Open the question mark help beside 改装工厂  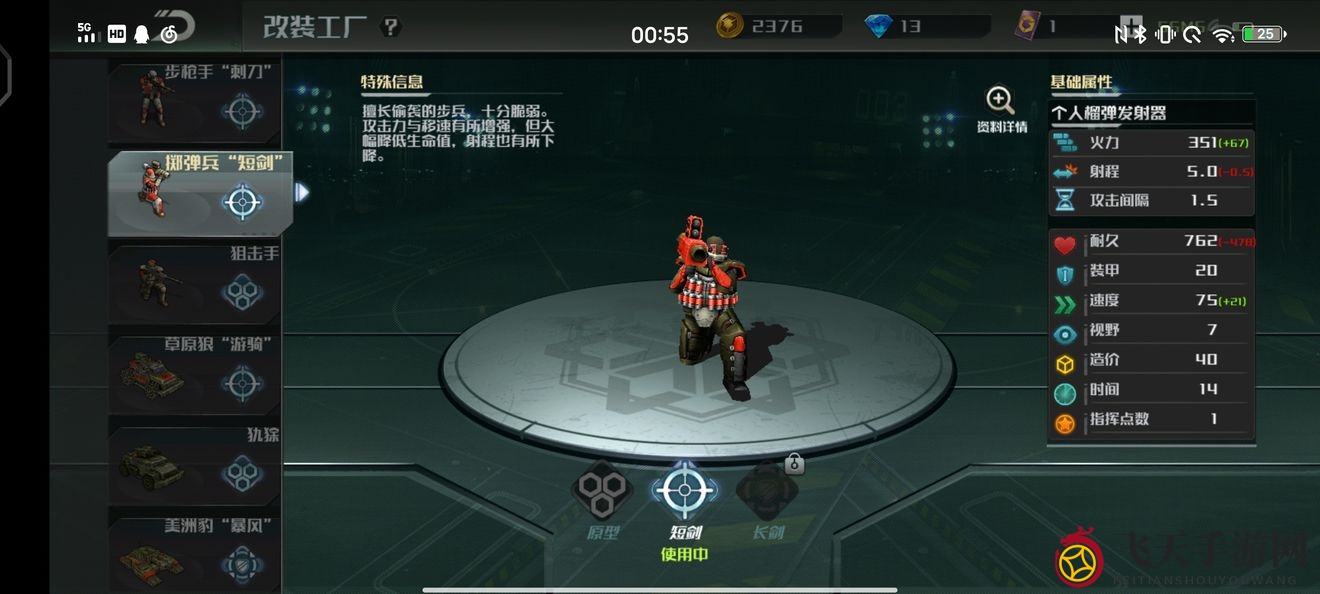tap(391, 27)
